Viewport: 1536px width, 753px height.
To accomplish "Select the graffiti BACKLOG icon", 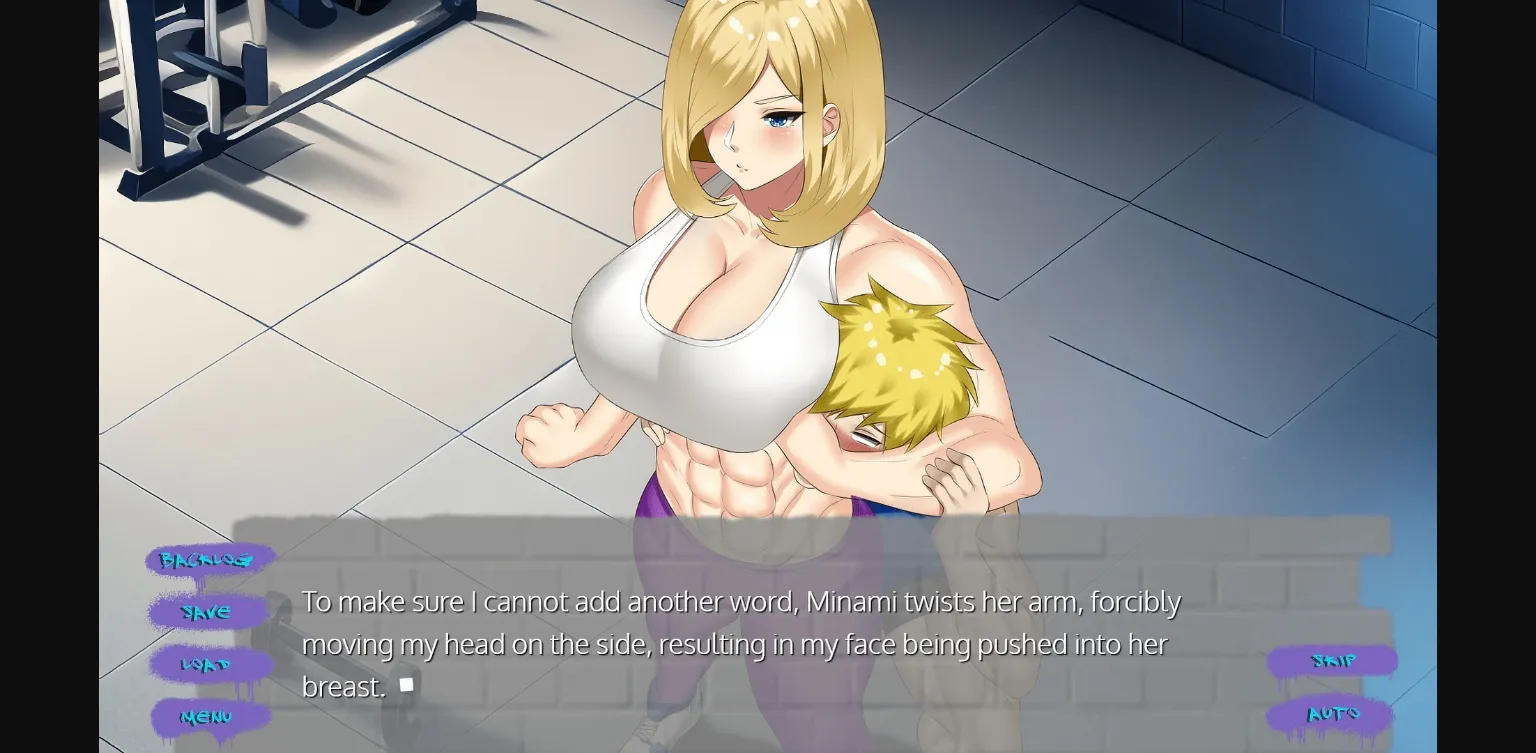I will (x=208, y=560).
